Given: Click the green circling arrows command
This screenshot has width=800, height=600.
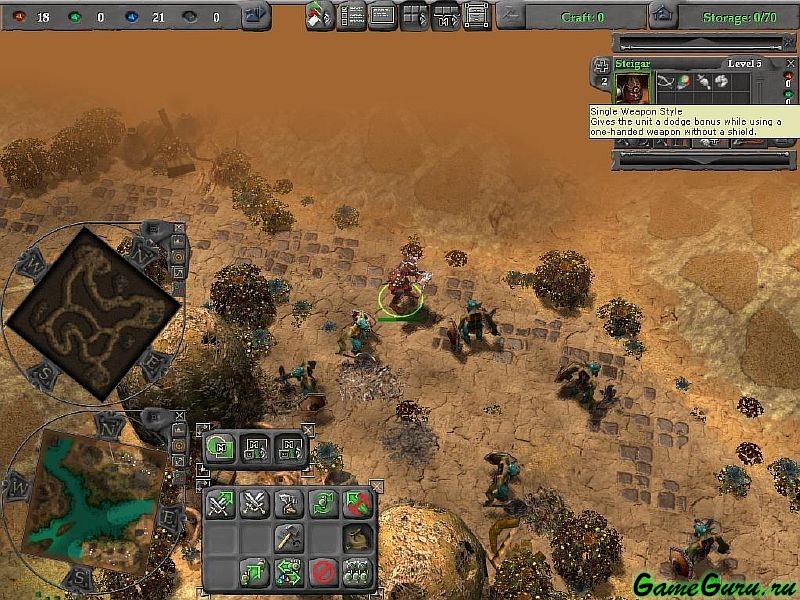Looking at the screenshot, I should [x=322, y=504].
